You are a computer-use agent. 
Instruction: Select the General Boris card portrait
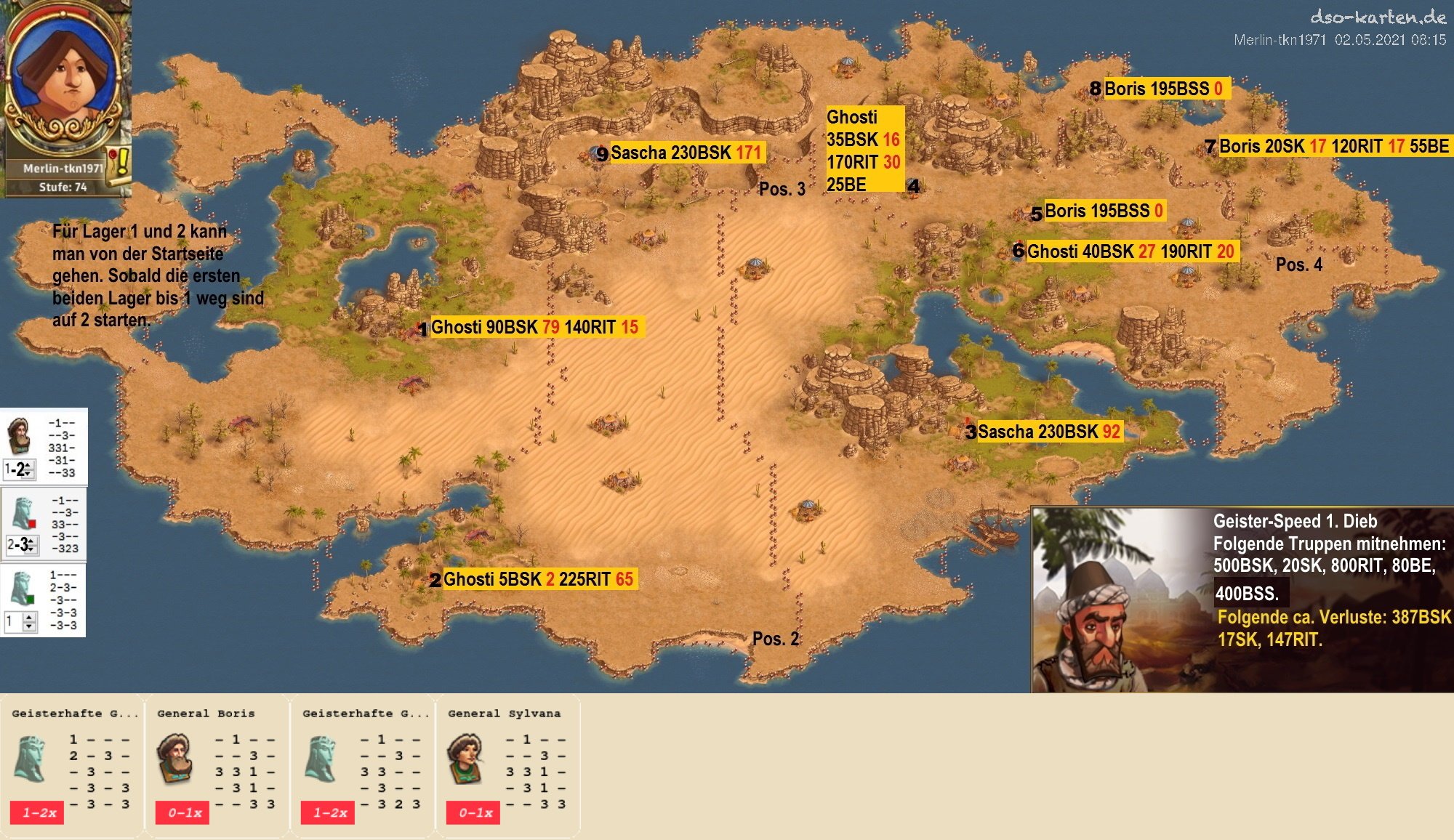click(x=175, y=758)
